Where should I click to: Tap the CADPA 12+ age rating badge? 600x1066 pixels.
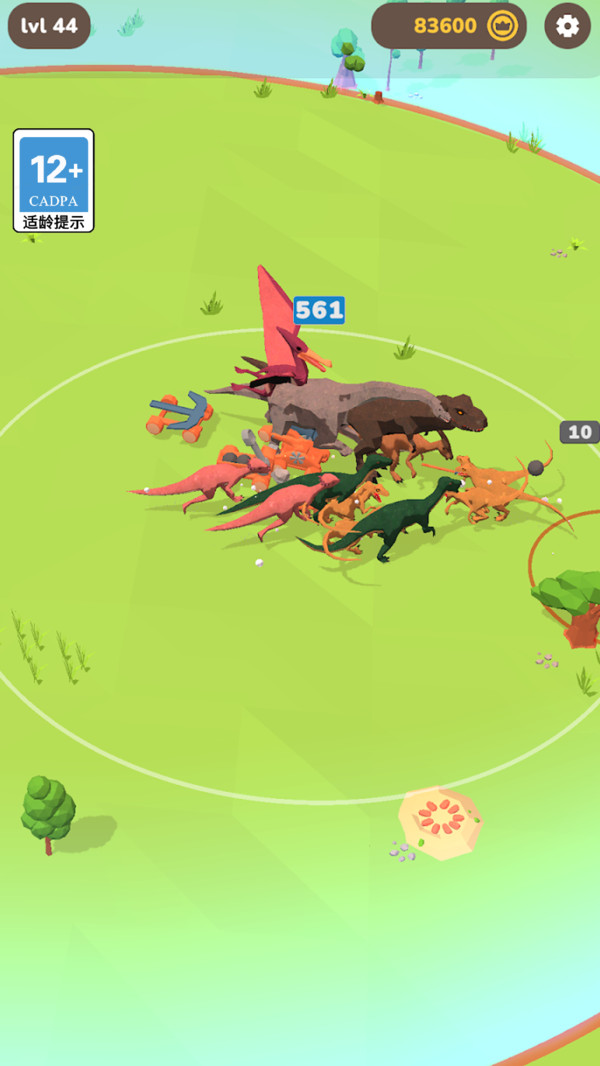coord(54,180)
